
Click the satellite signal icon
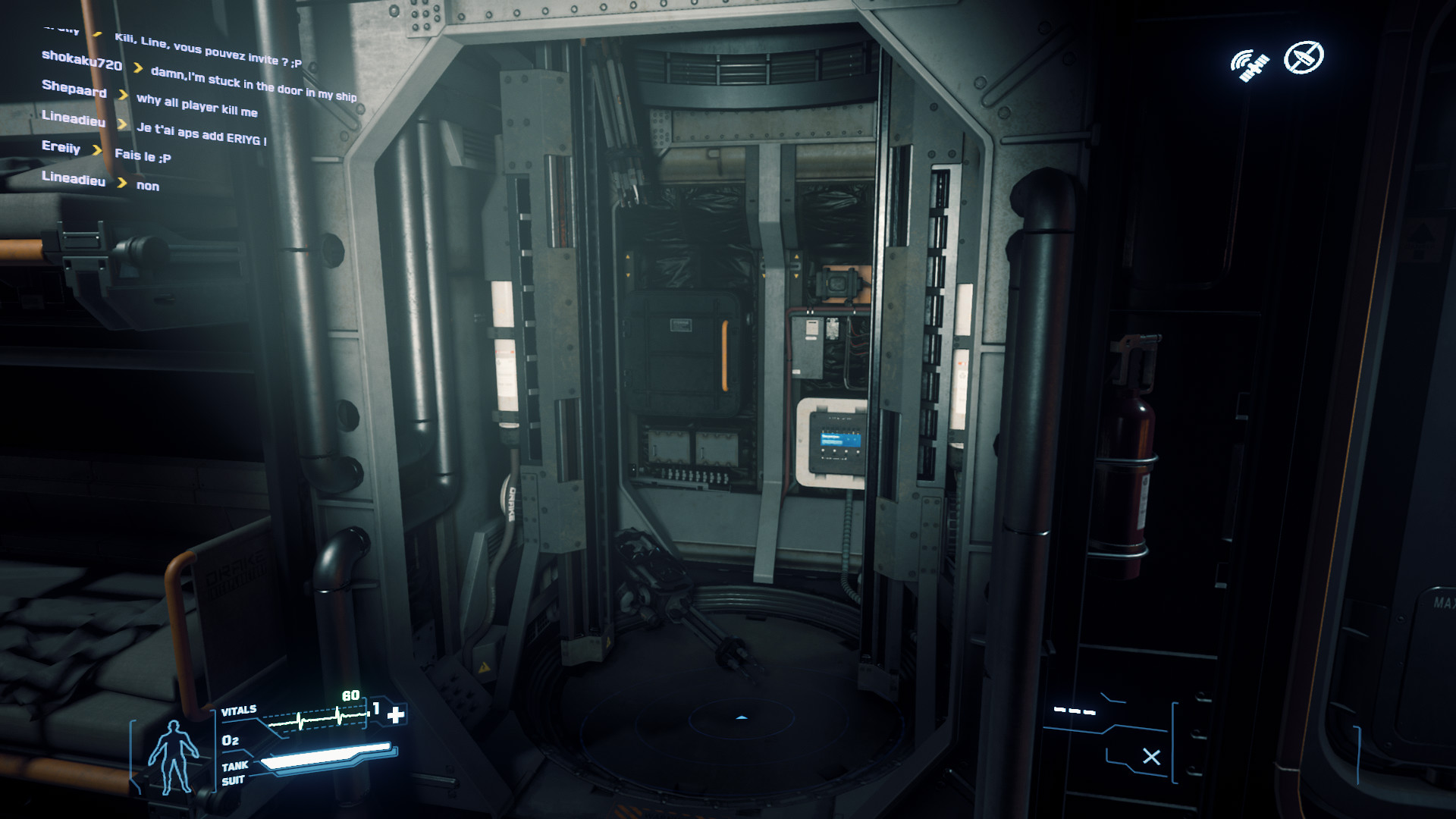pyautogui.click(x=1249, y=65)
